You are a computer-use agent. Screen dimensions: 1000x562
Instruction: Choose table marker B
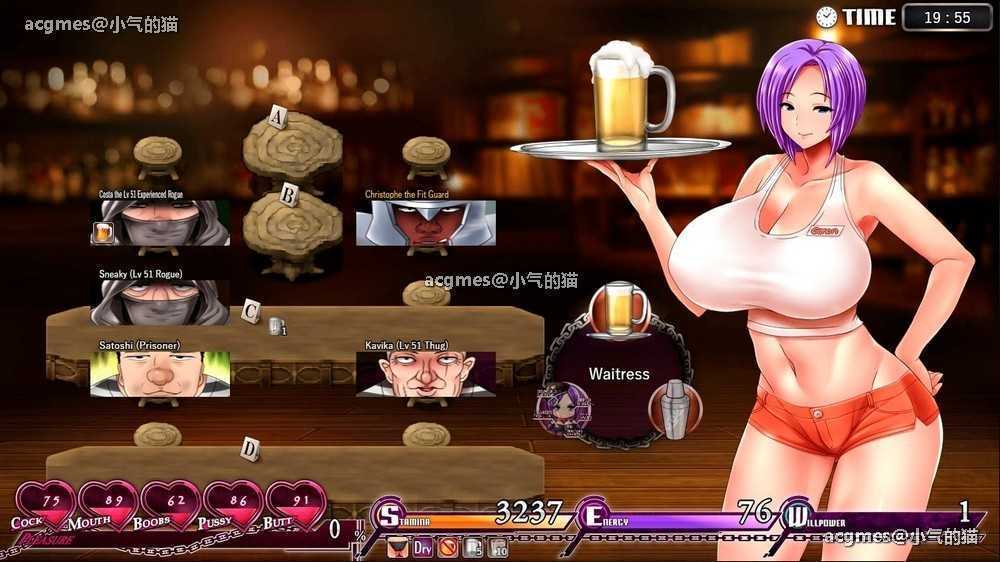pyautogui.click(x=288, y=195)
